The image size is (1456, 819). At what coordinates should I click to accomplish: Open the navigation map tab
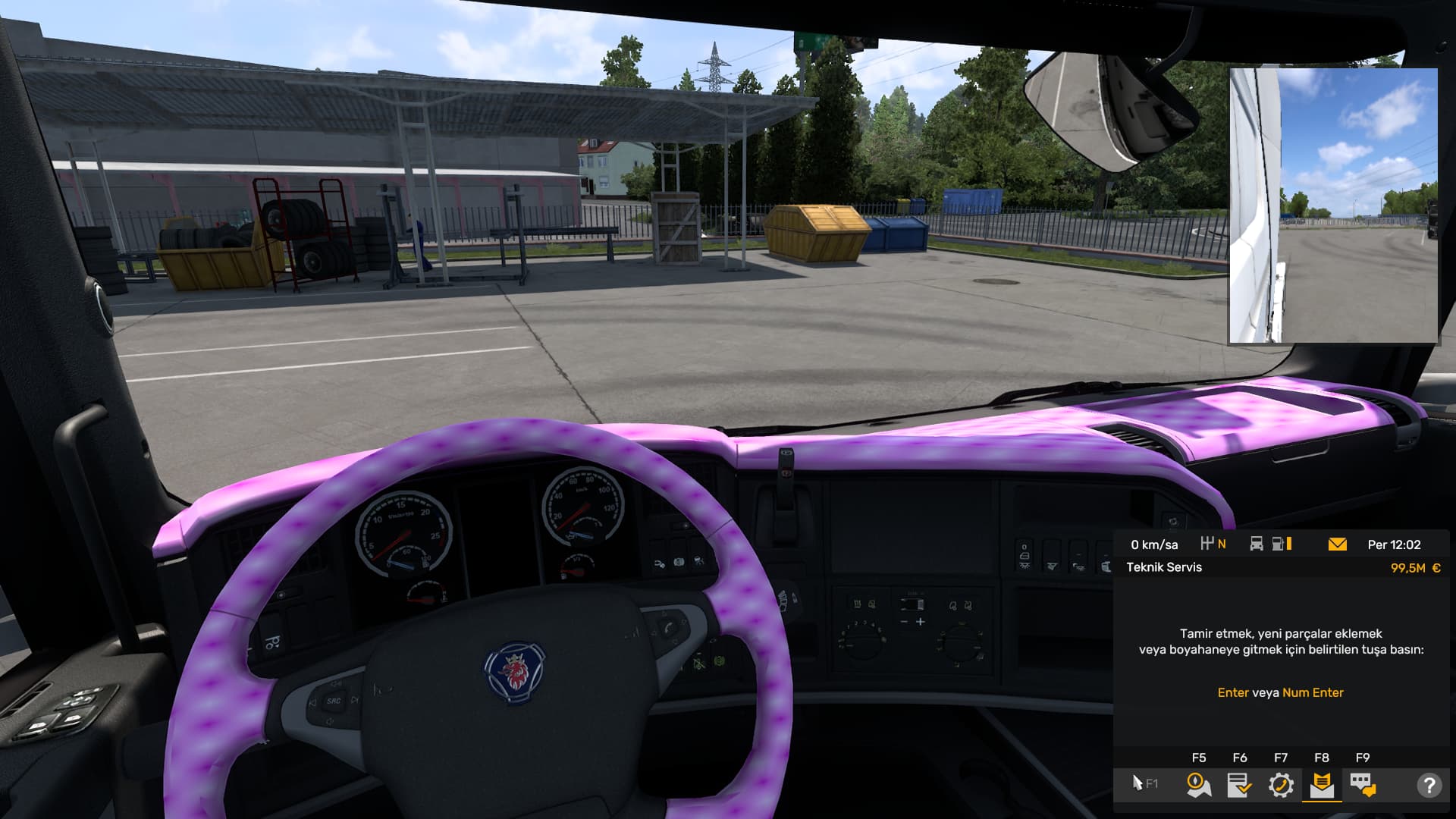pos(1198,785)
